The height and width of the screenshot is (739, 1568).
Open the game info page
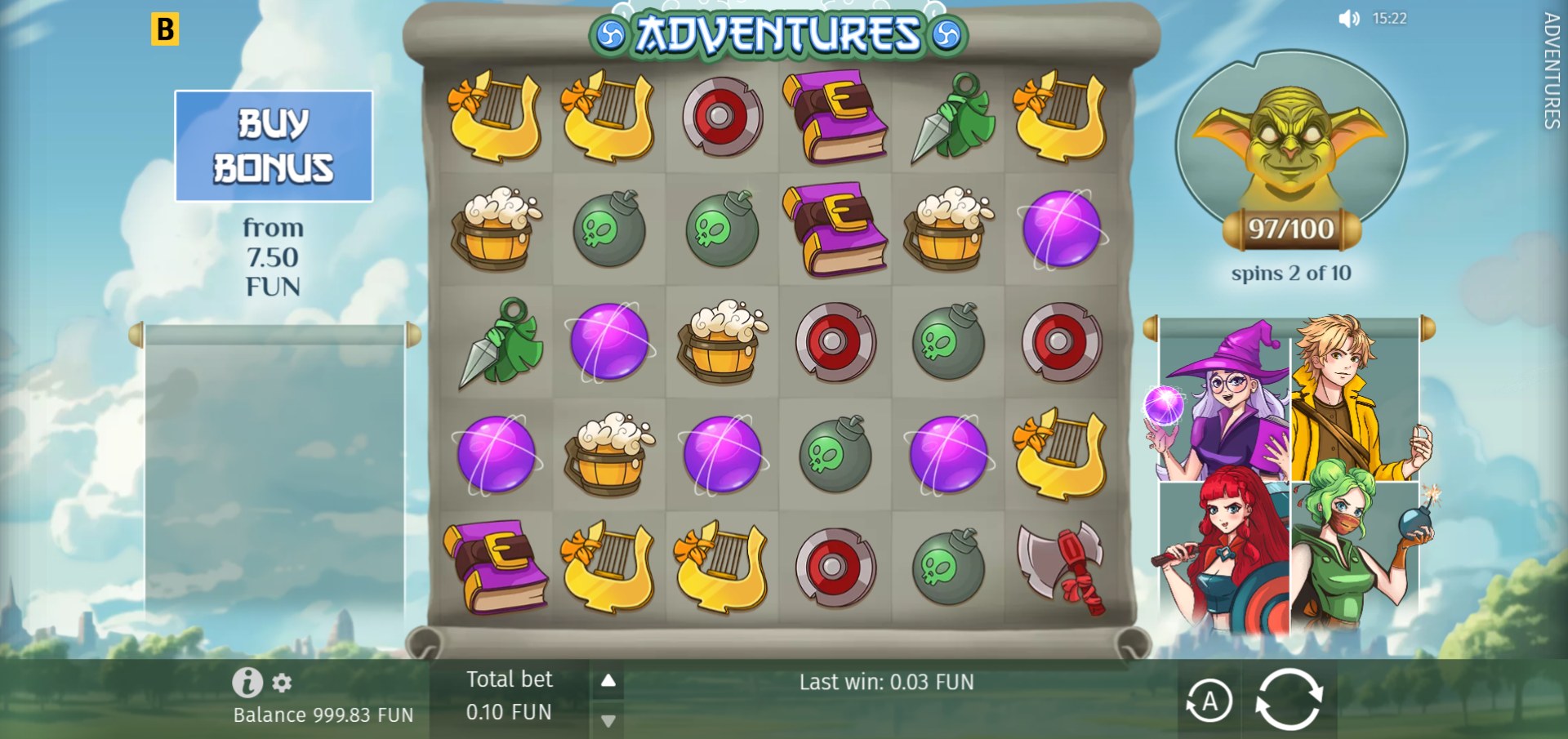pyautogui.click(x=247, y=682)
